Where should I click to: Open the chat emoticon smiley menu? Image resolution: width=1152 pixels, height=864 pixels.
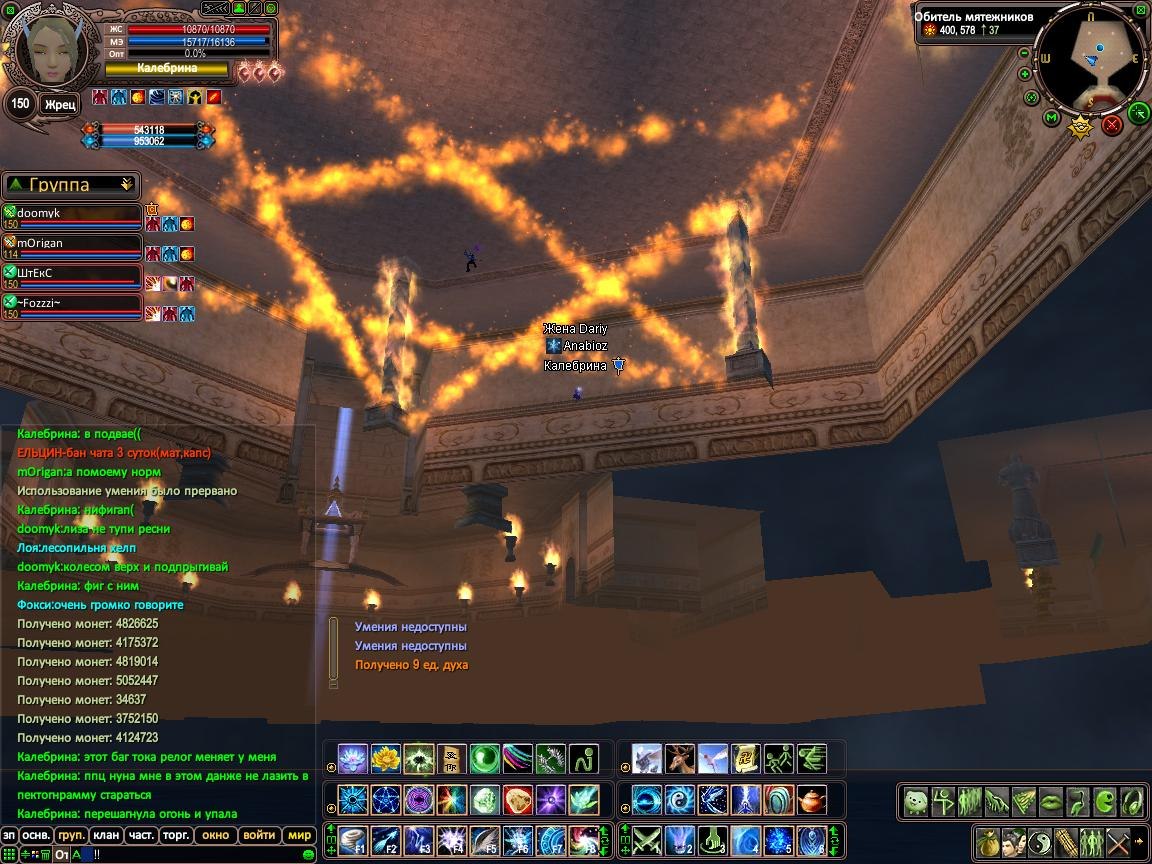[x=309, y=854]
